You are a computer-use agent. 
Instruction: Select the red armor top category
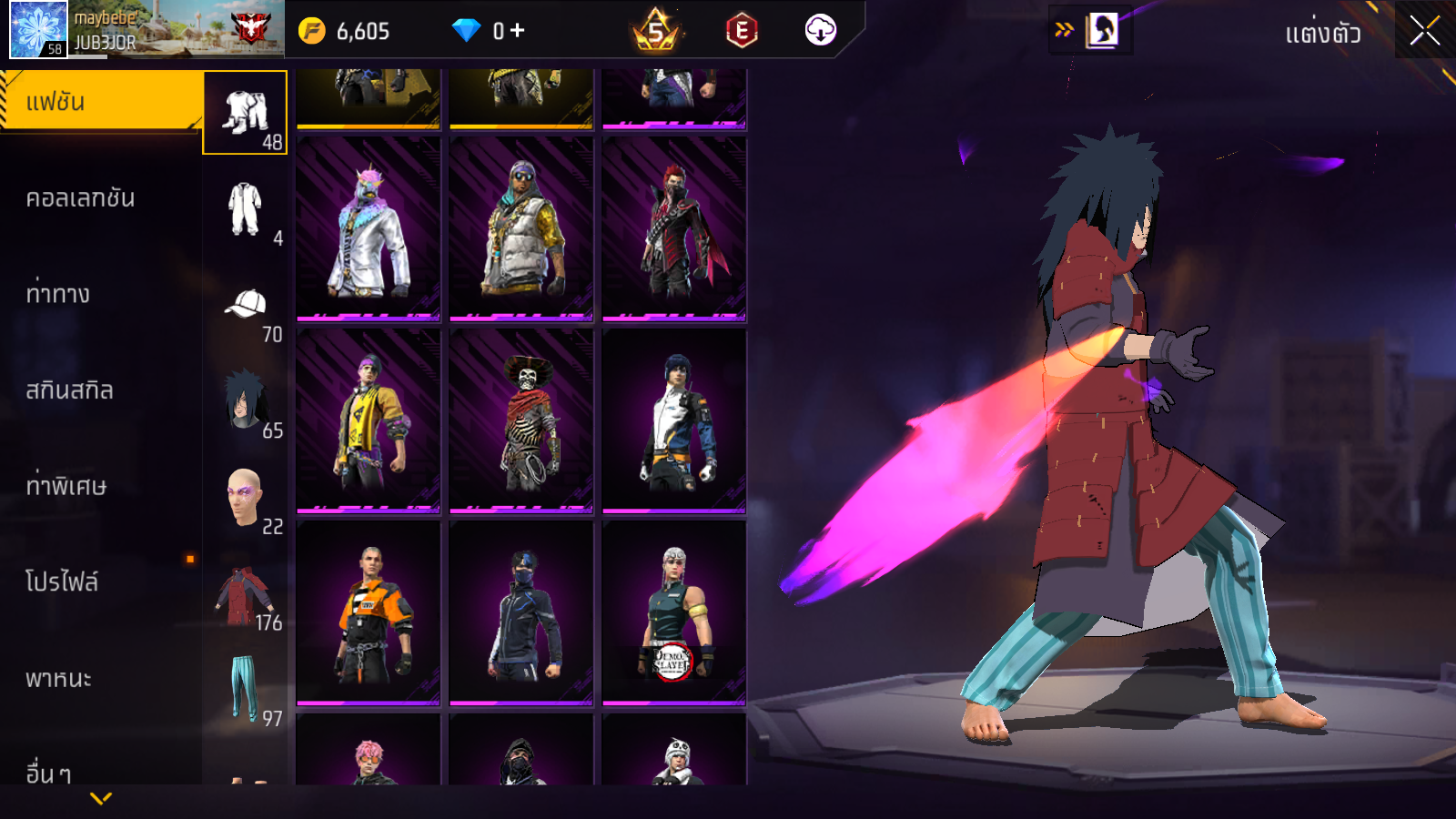pos(245,596)
